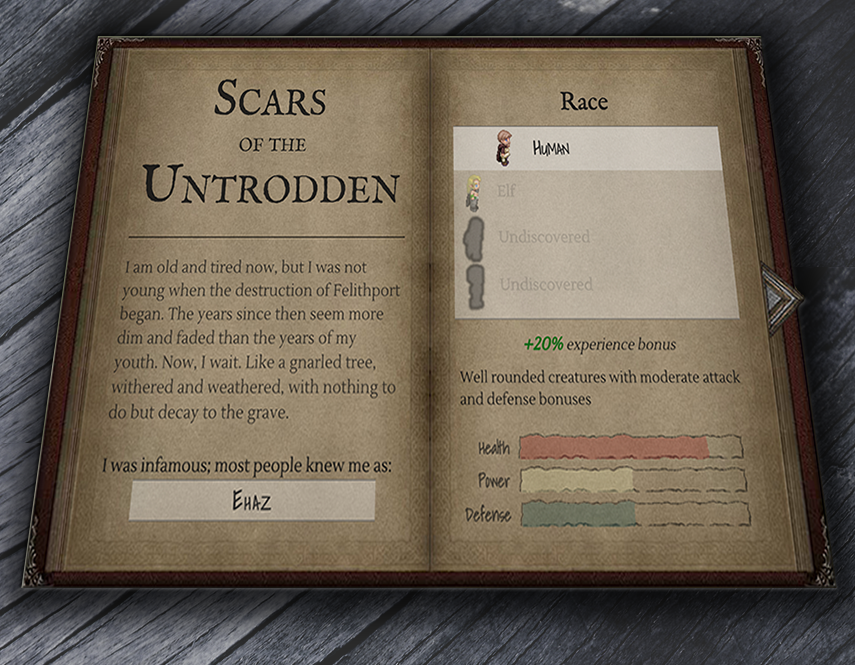Click the name field showing Ehaz

[x=251, y=501]
